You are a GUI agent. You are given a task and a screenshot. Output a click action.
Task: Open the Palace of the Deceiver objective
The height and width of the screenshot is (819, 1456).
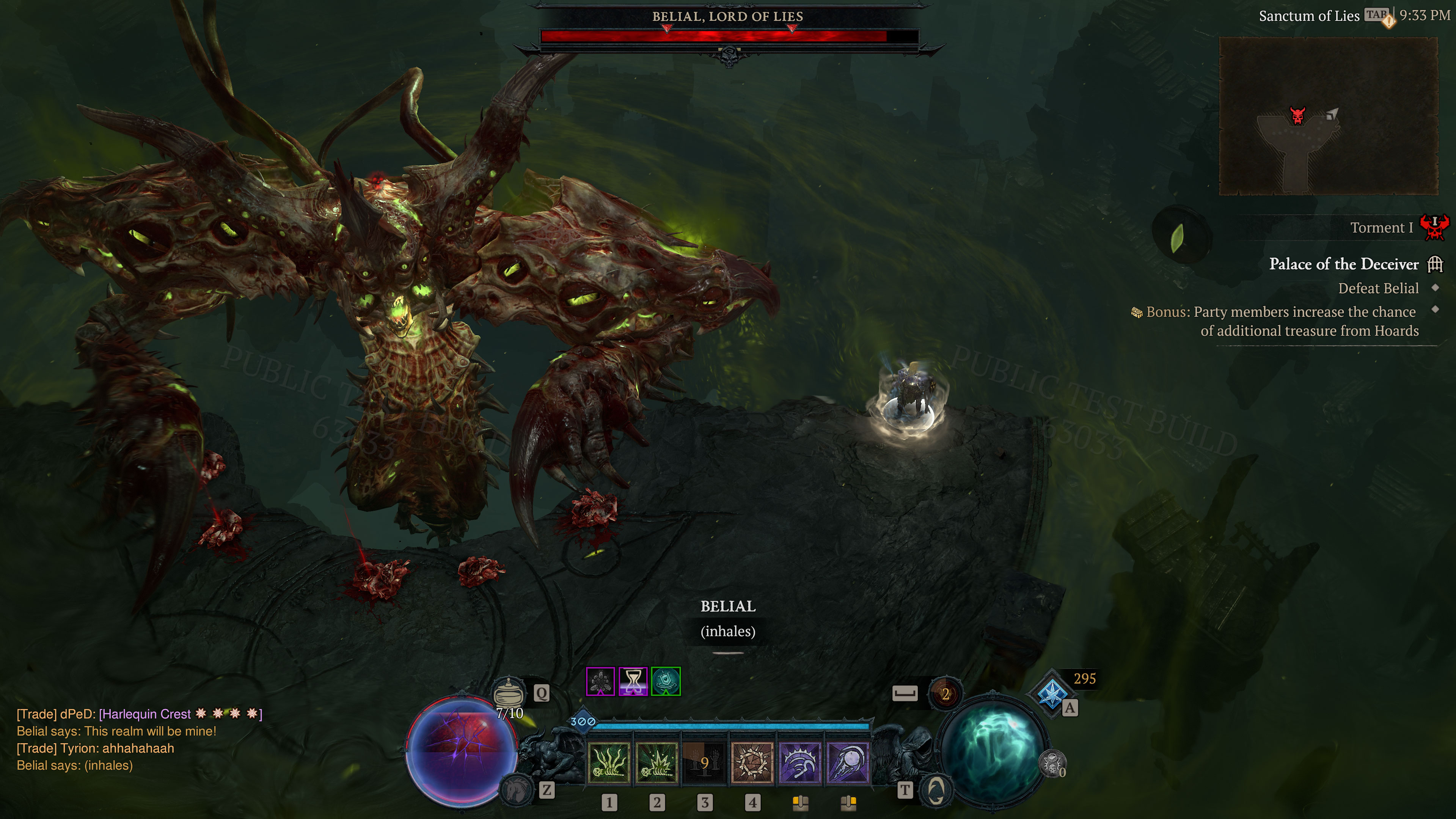[x=1343, y=264]
